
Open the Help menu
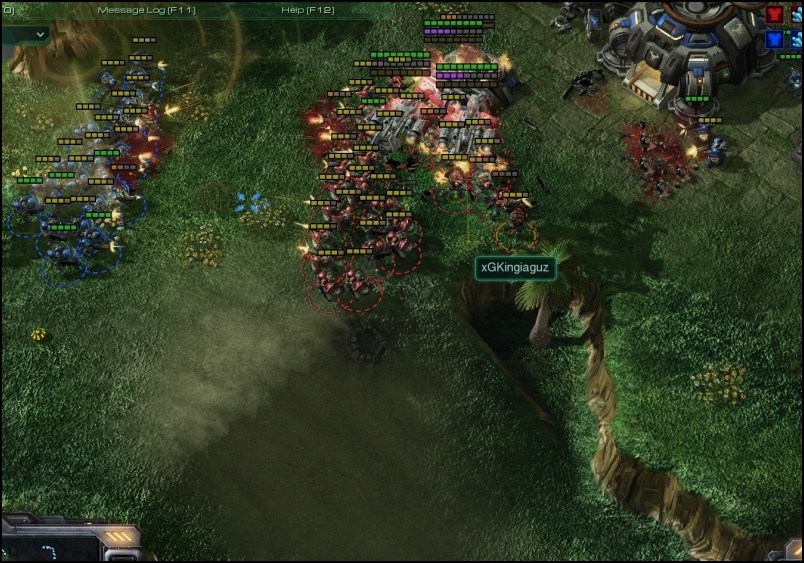pyautogui.click(x=305, y=10)
